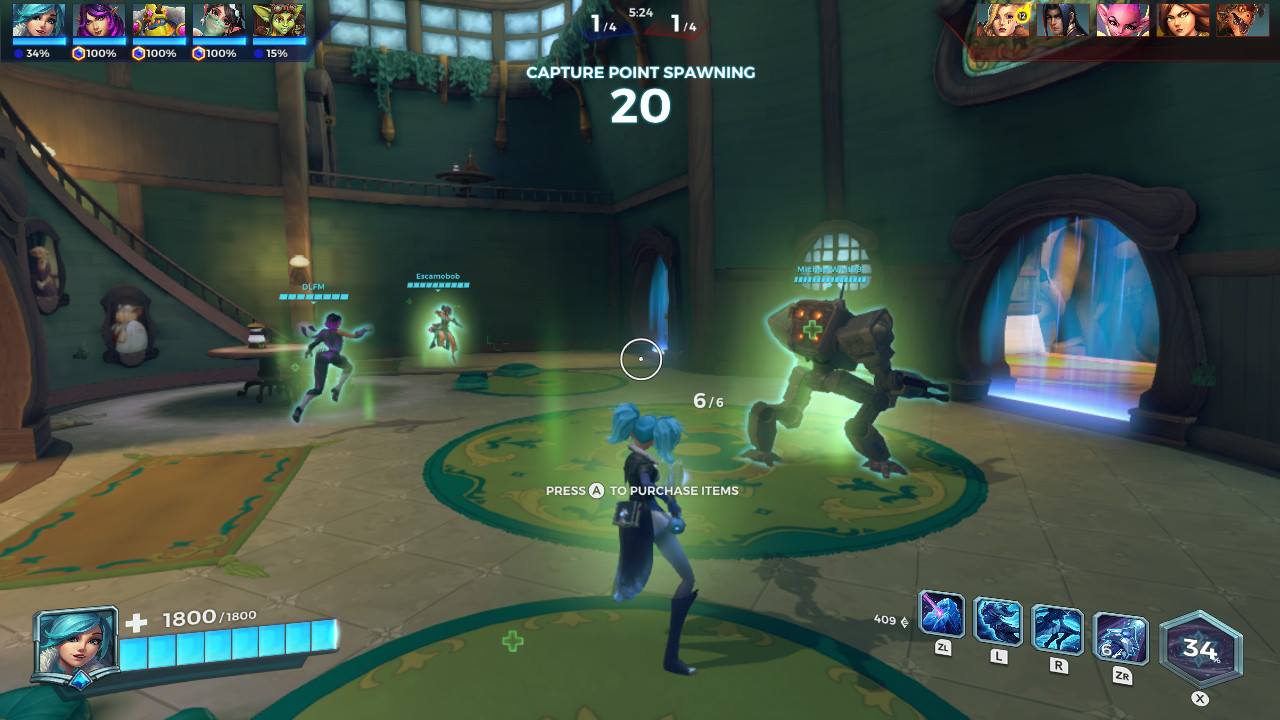Select the red-haired woman enemy portrait
The height and width of the screenshot is (720, 1280).
1182,20
